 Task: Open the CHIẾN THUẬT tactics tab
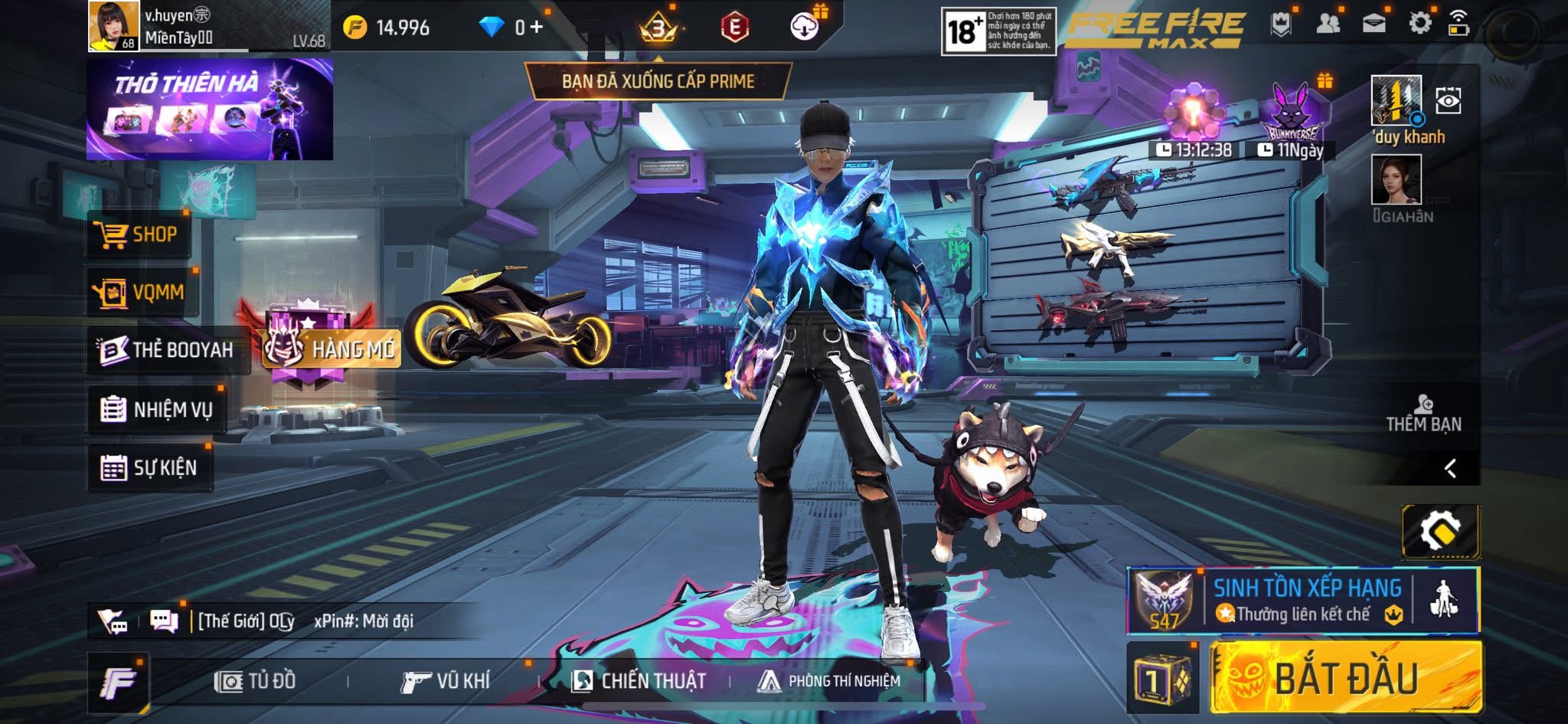coord(639,681)
